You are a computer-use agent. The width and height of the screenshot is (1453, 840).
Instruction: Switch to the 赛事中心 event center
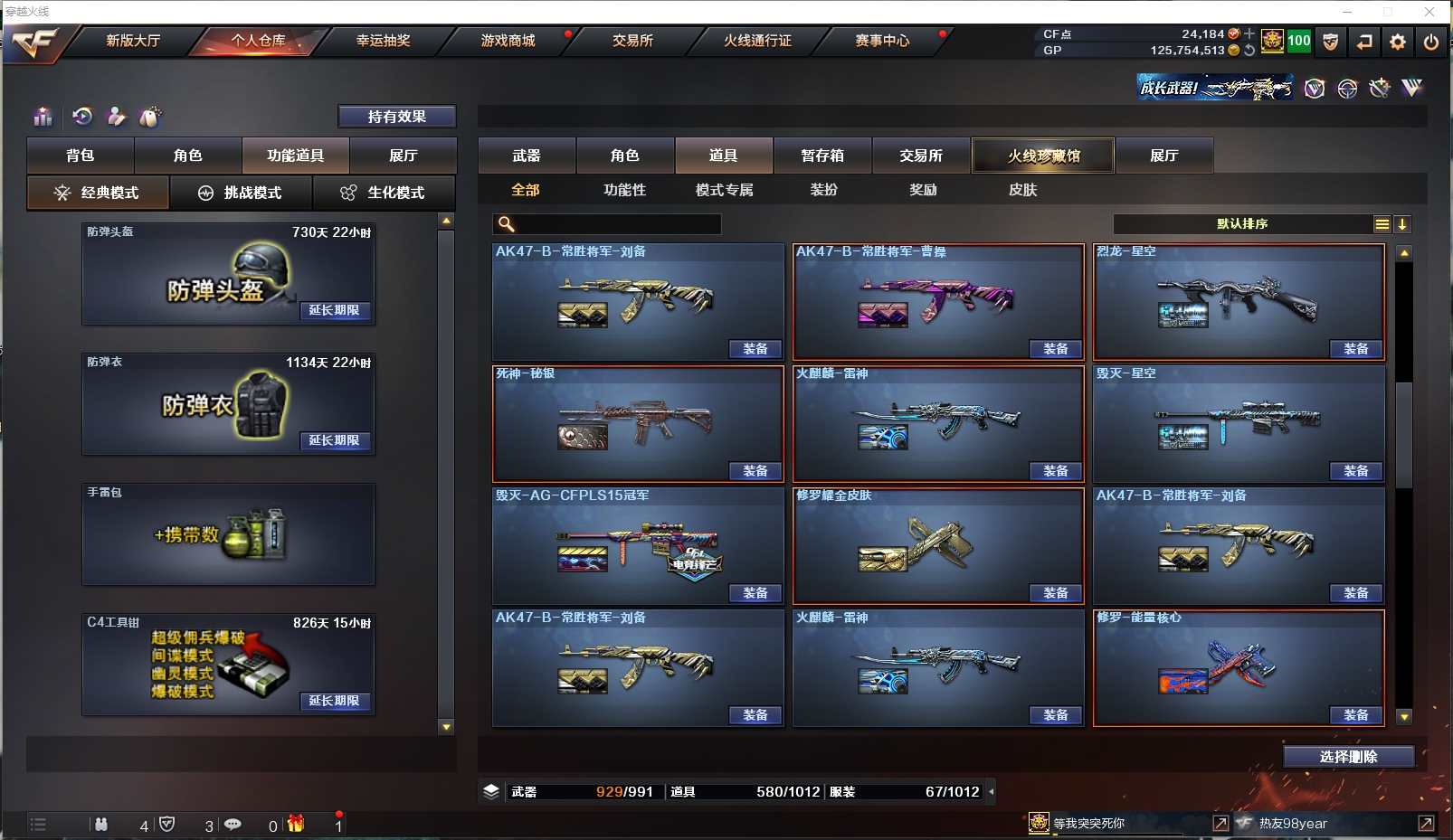coord(882,41)
